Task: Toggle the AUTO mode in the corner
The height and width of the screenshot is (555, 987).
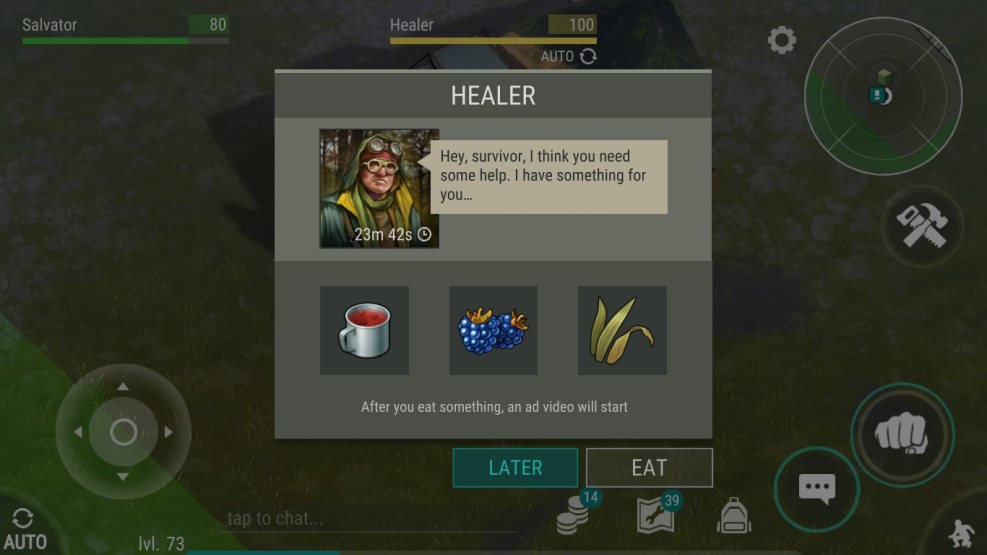Action: point(24,529)
